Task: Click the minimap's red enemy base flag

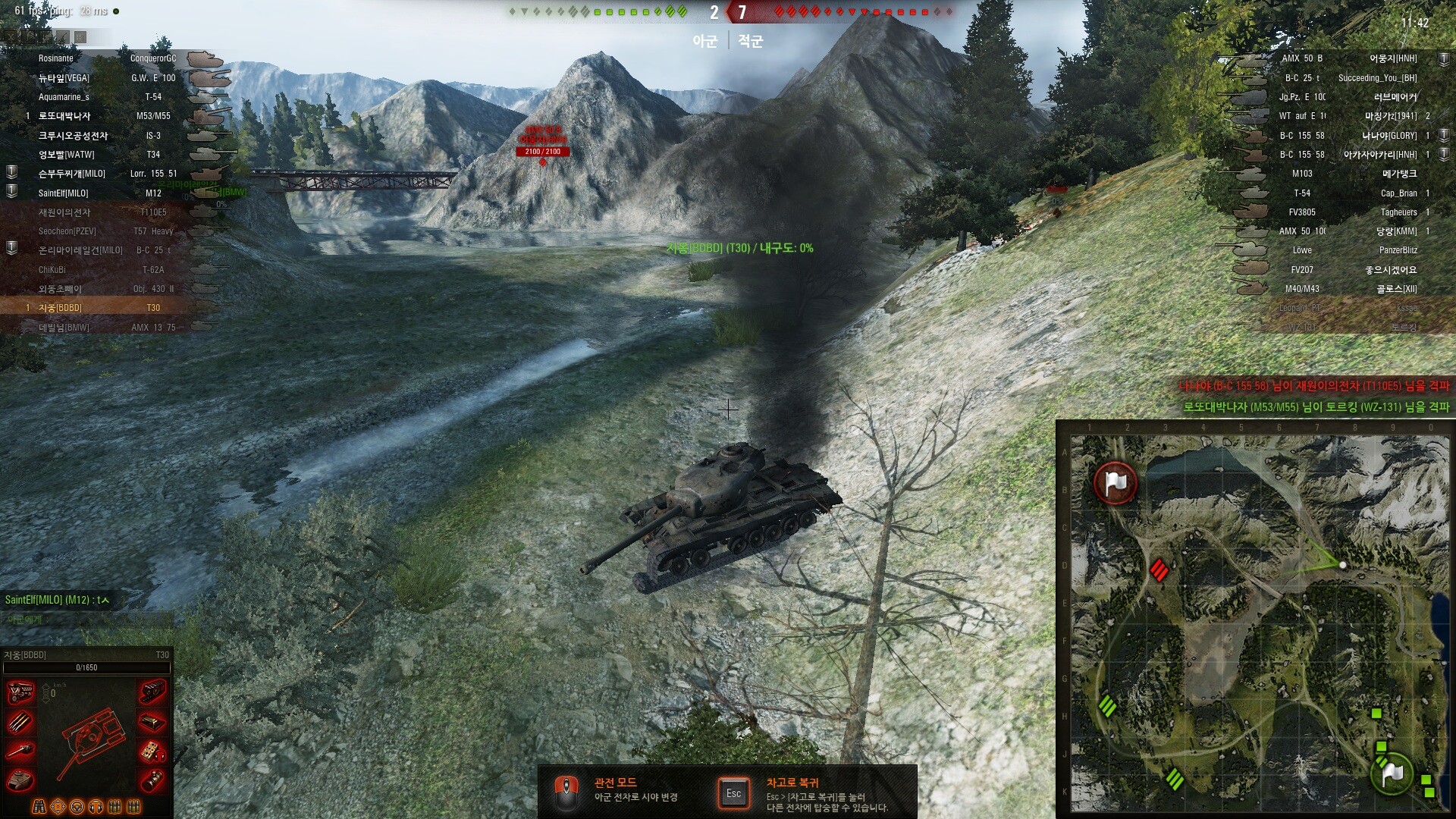Action: click(1115, 482)
